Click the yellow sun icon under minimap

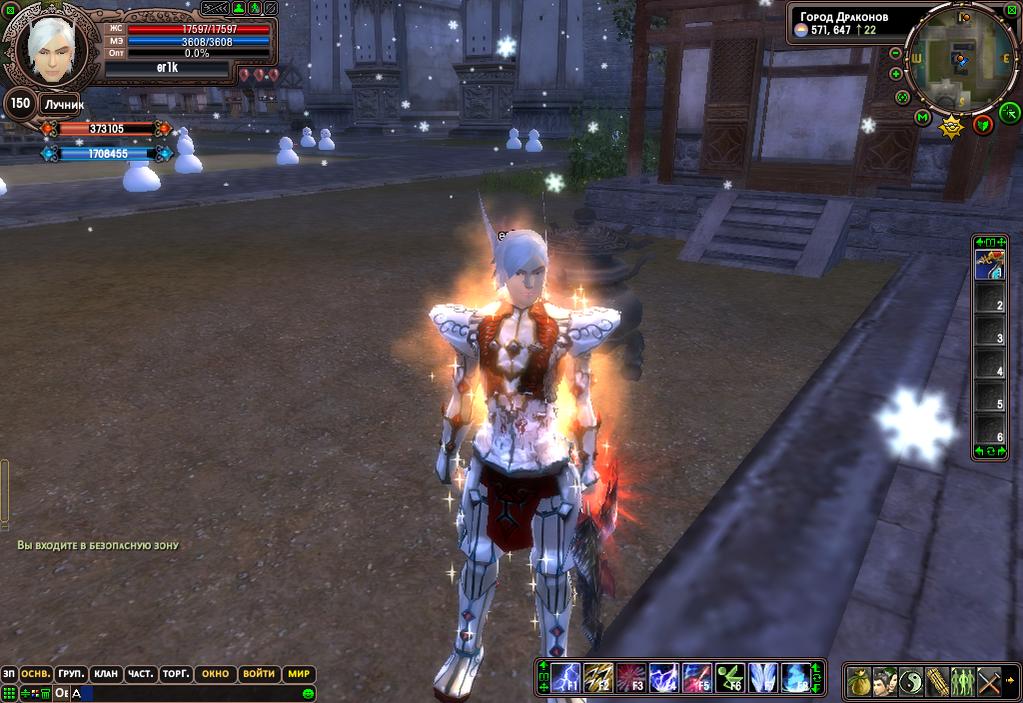point(951,126)
